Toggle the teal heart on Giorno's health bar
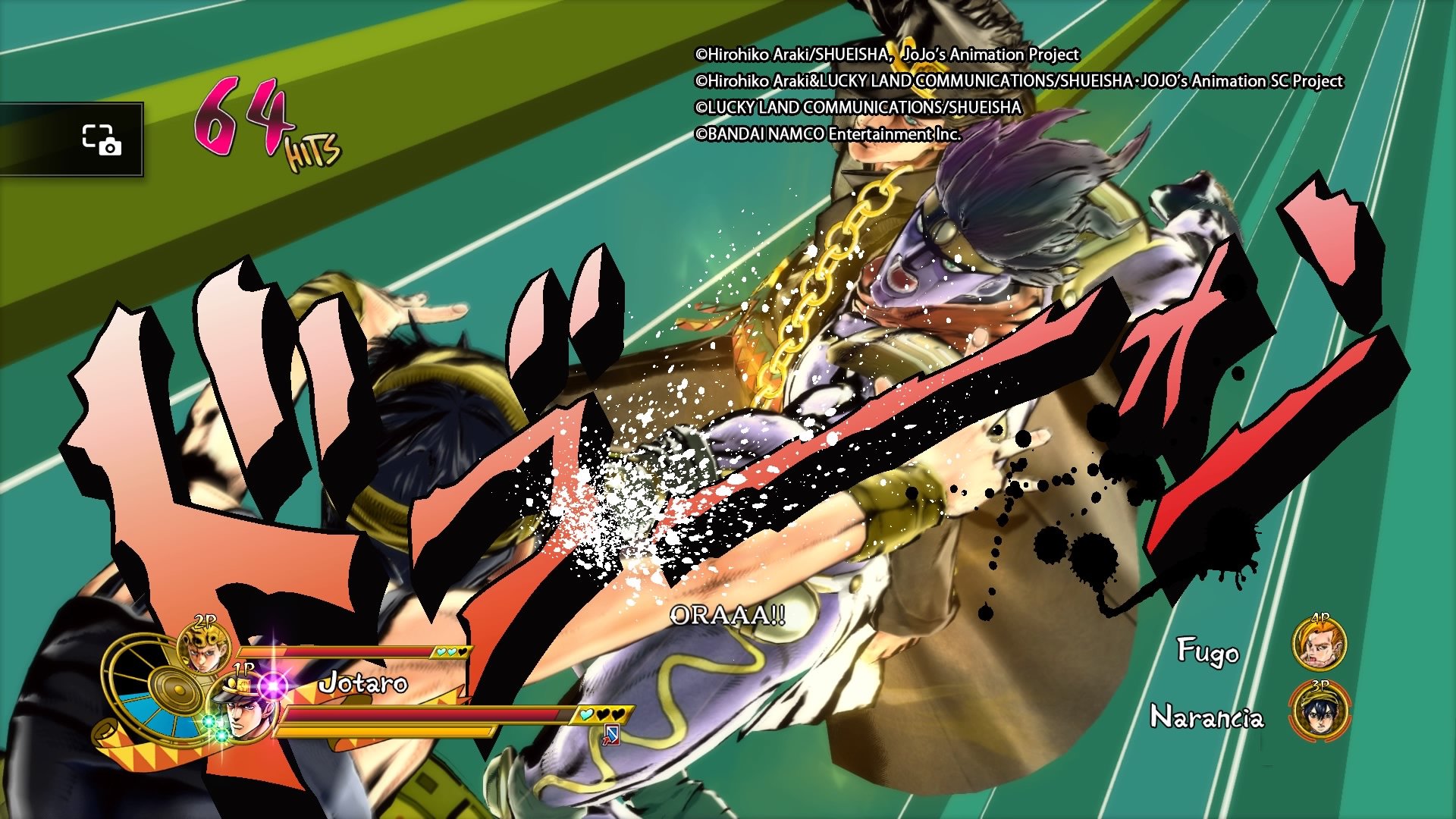 442,651
